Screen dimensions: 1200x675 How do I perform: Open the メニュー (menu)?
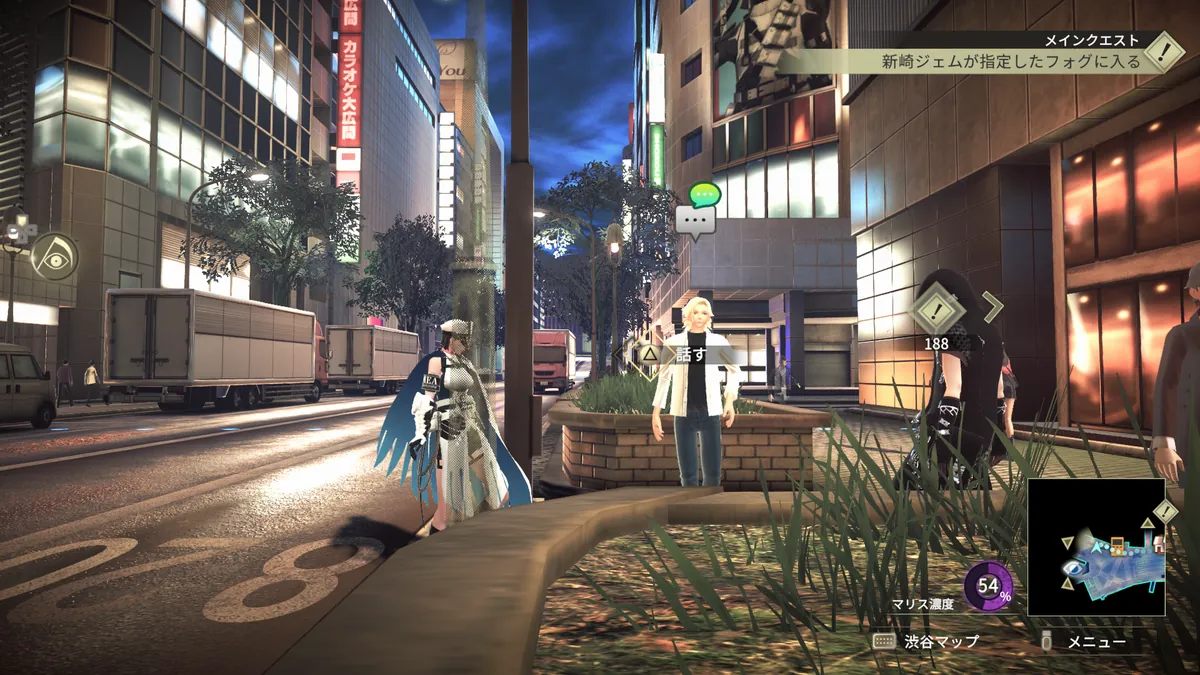1086,641
